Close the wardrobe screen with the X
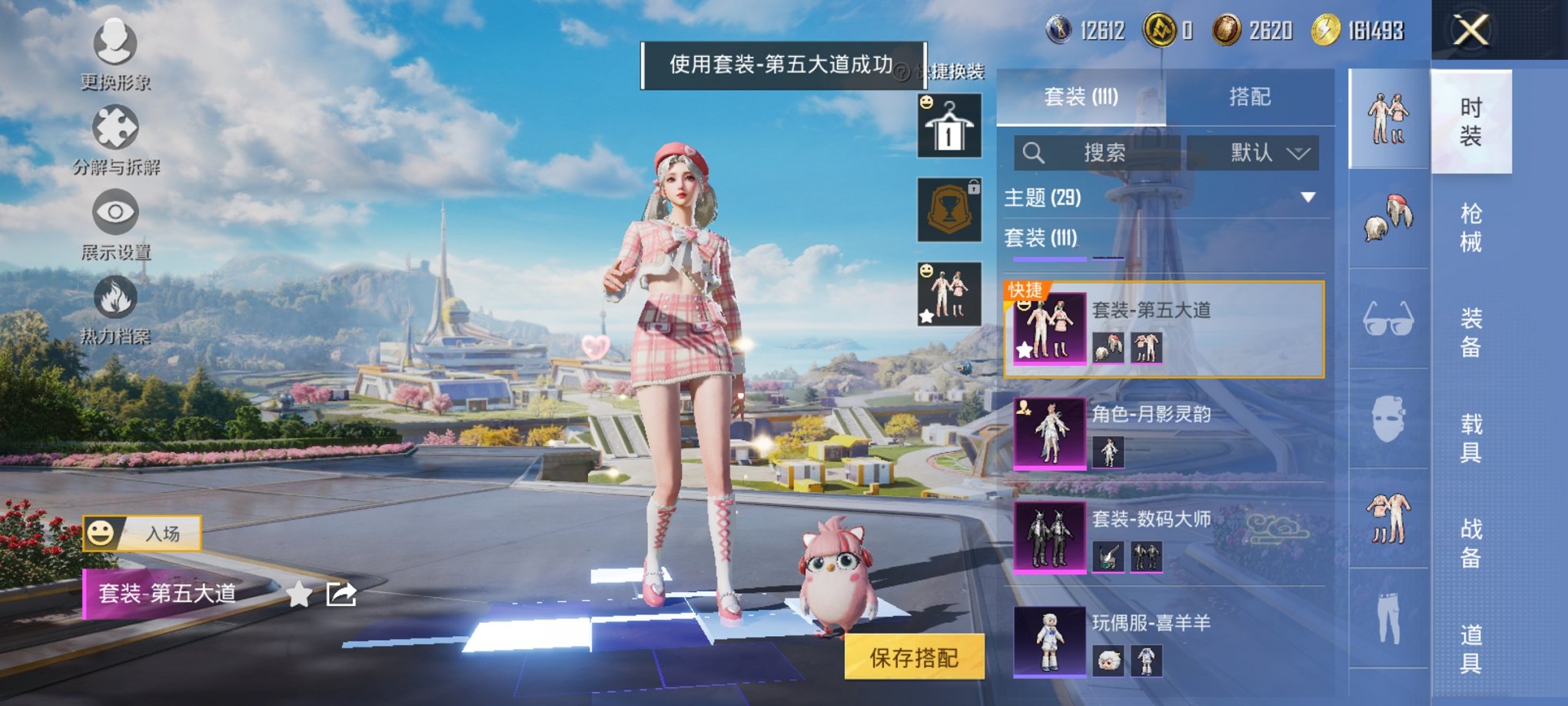The width and height of the screenshot is (1568, 706). pyautogui.click(x=1470, y=31)
